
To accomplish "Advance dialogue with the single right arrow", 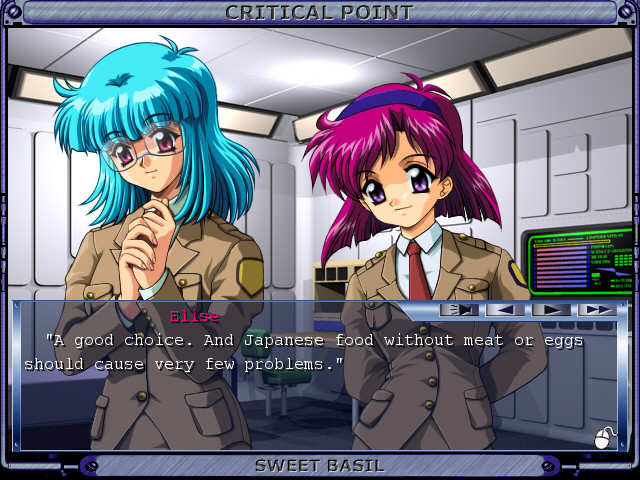I will (551, 310).
